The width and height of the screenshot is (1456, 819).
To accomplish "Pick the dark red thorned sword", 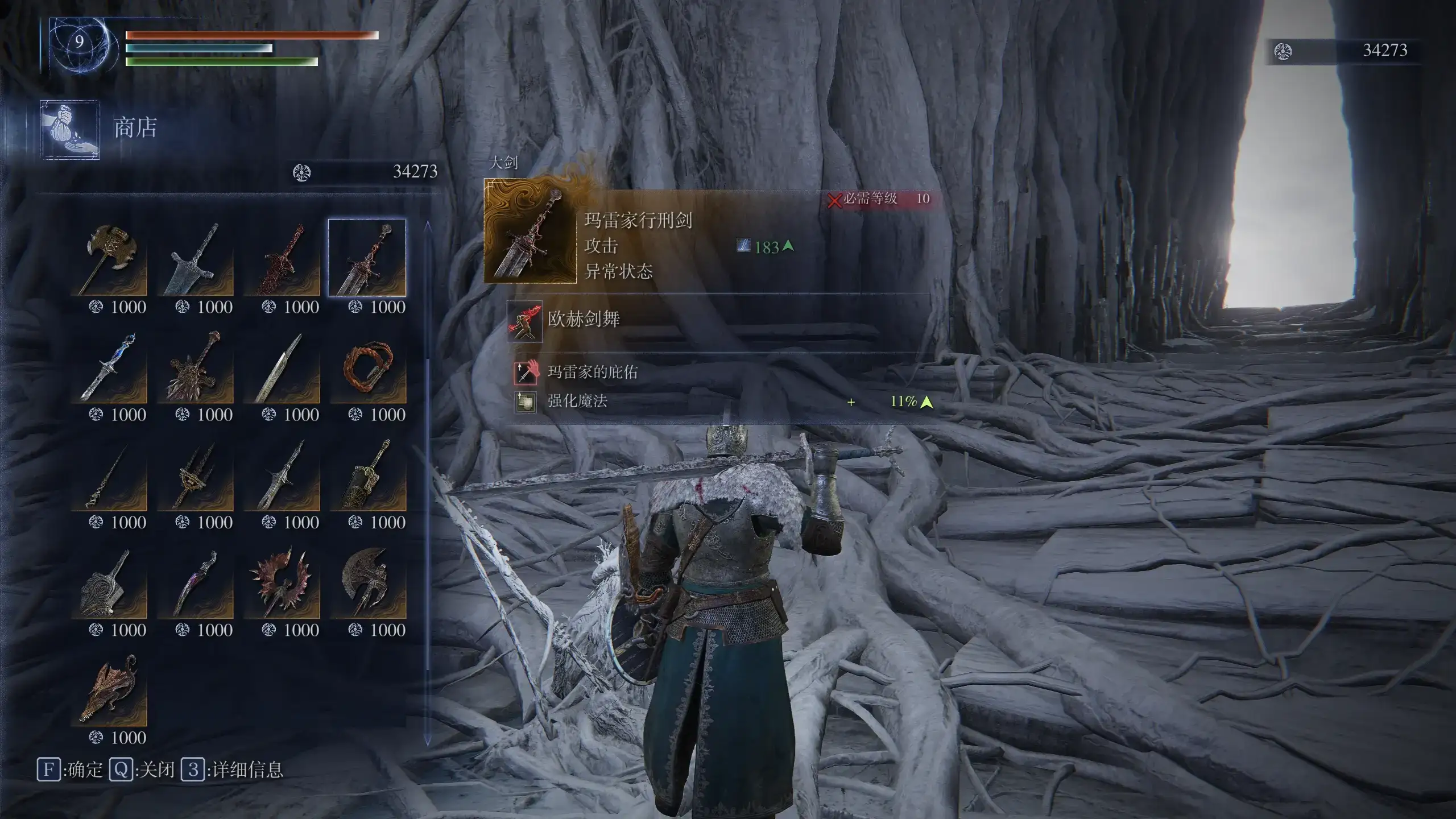I will (x=282, y=259).
